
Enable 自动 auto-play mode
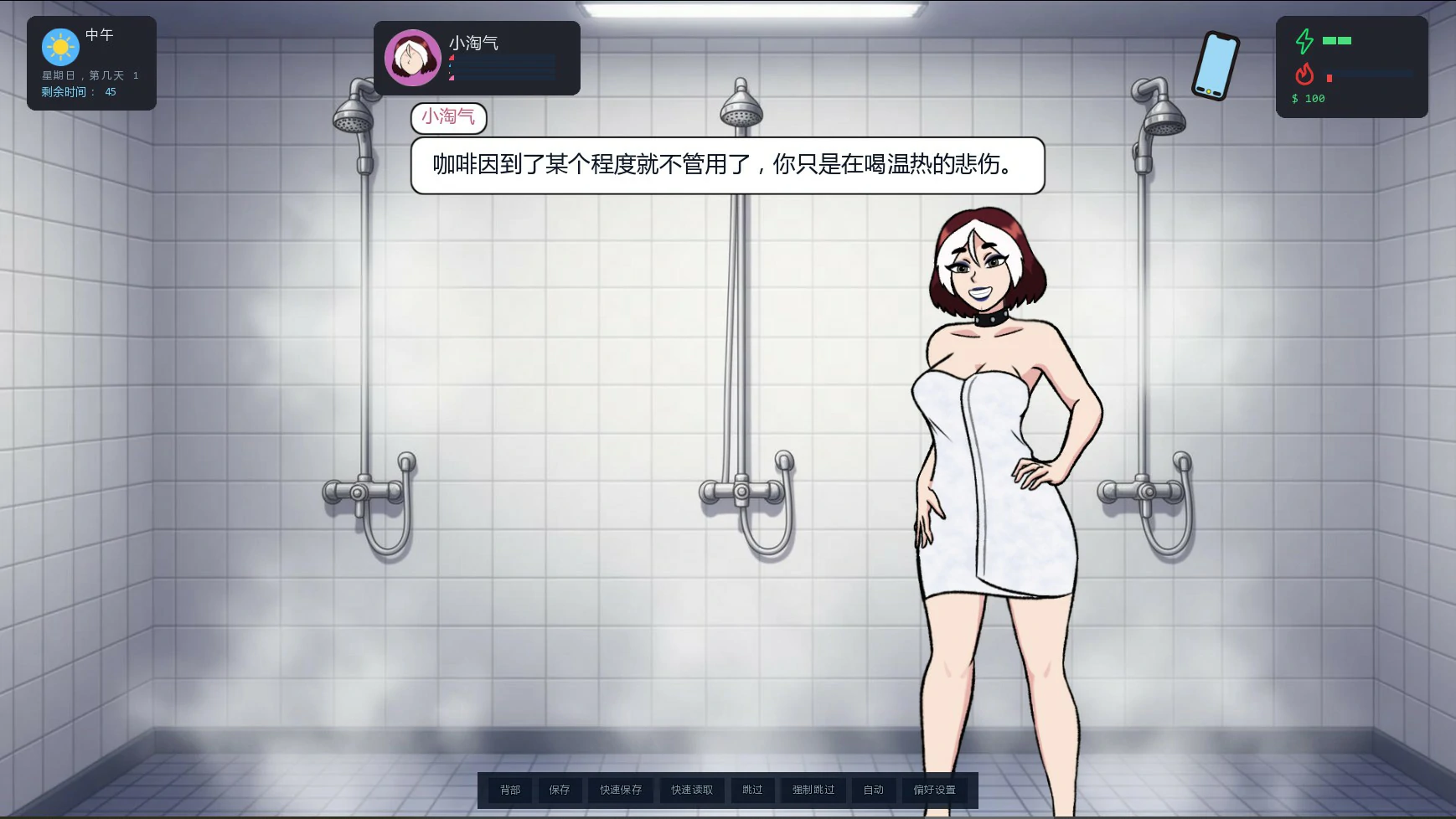pos(875,789)
